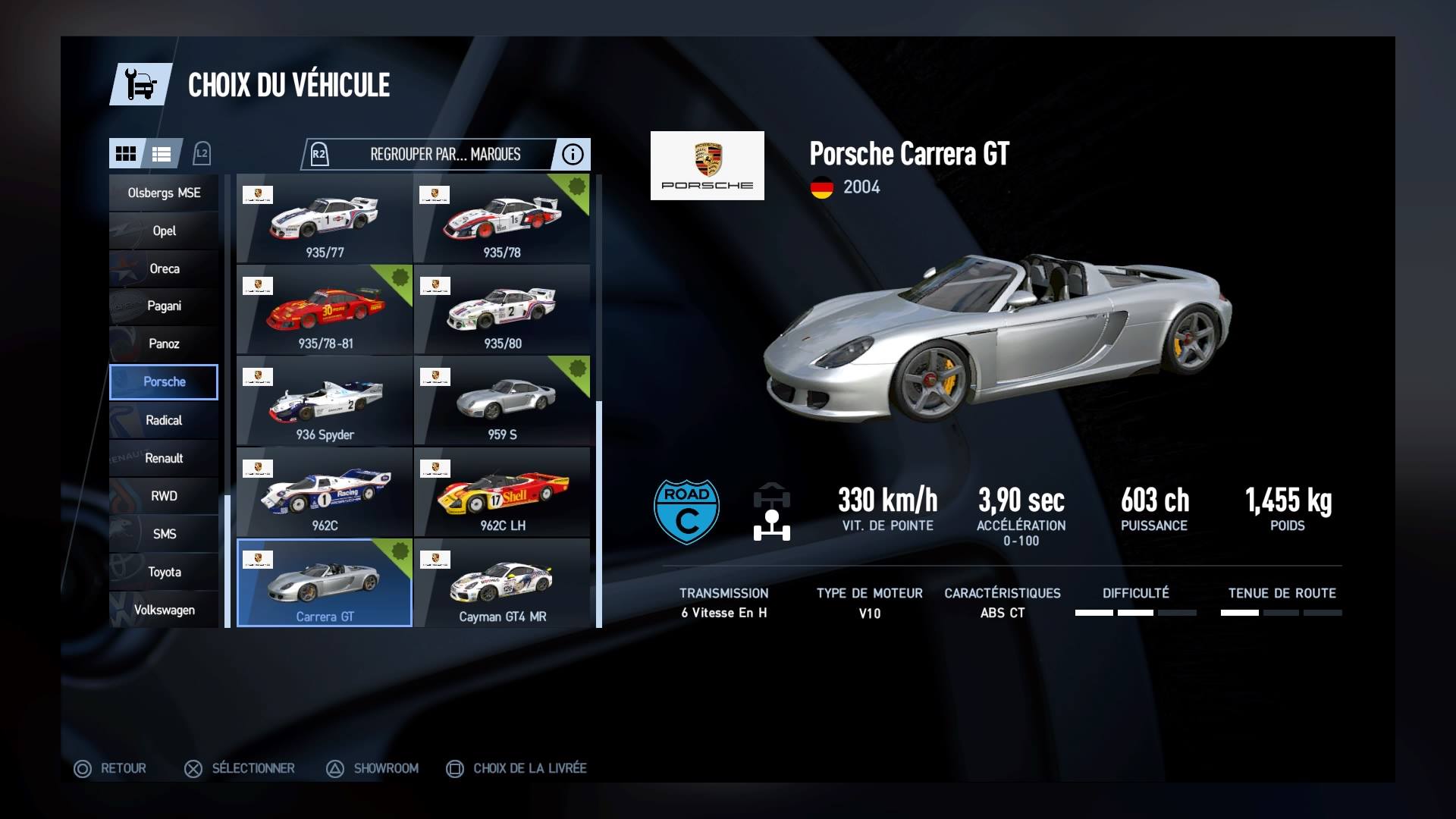Select the Radical brand entry

coord(164,420)
